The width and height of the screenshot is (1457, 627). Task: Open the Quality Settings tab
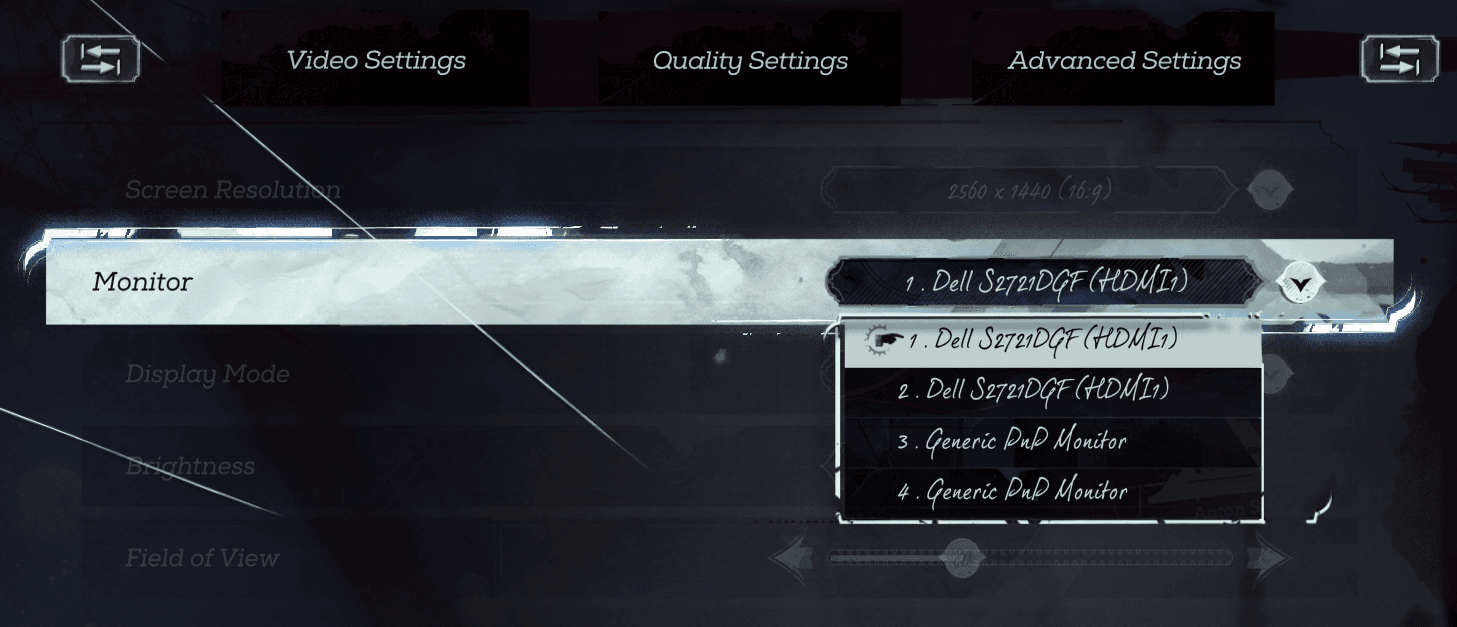[750, 60]
